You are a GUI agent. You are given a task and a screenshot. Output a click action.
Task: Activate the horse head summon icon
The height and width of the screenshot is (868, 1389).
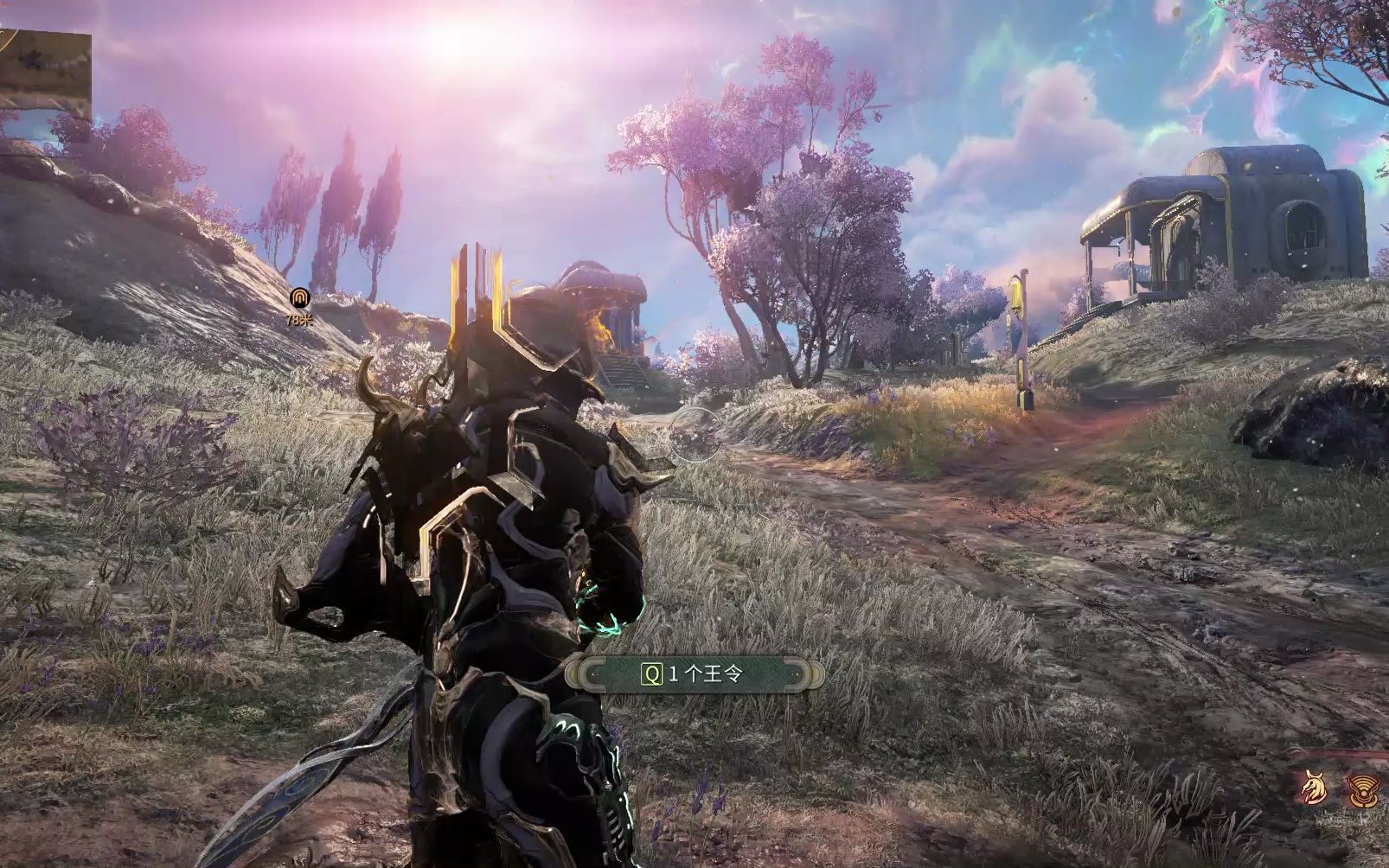pyautogui.click(x=1315, y=788)
